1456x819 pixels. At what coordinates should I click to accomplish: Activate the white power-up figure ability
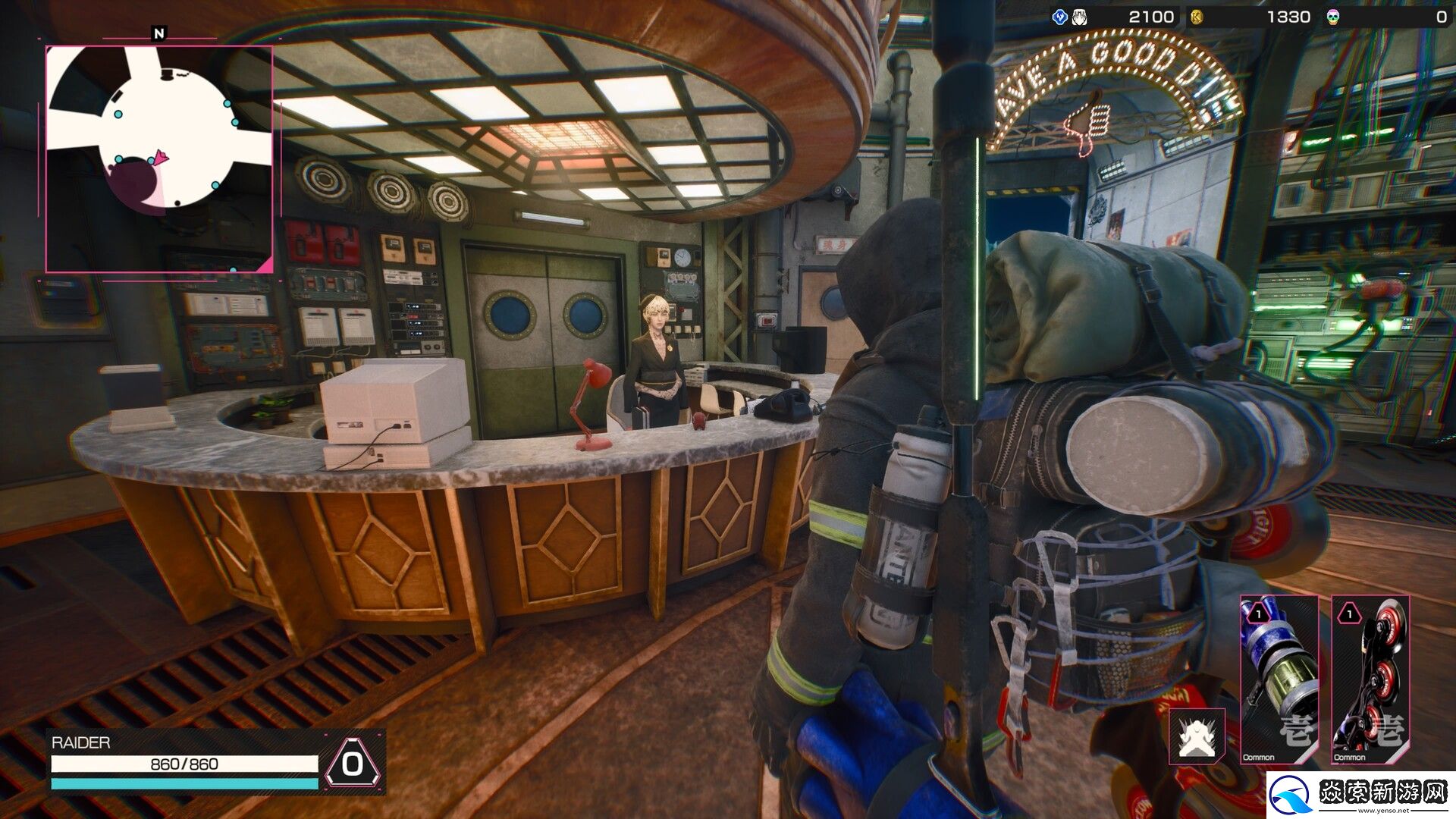point(1197,736)
